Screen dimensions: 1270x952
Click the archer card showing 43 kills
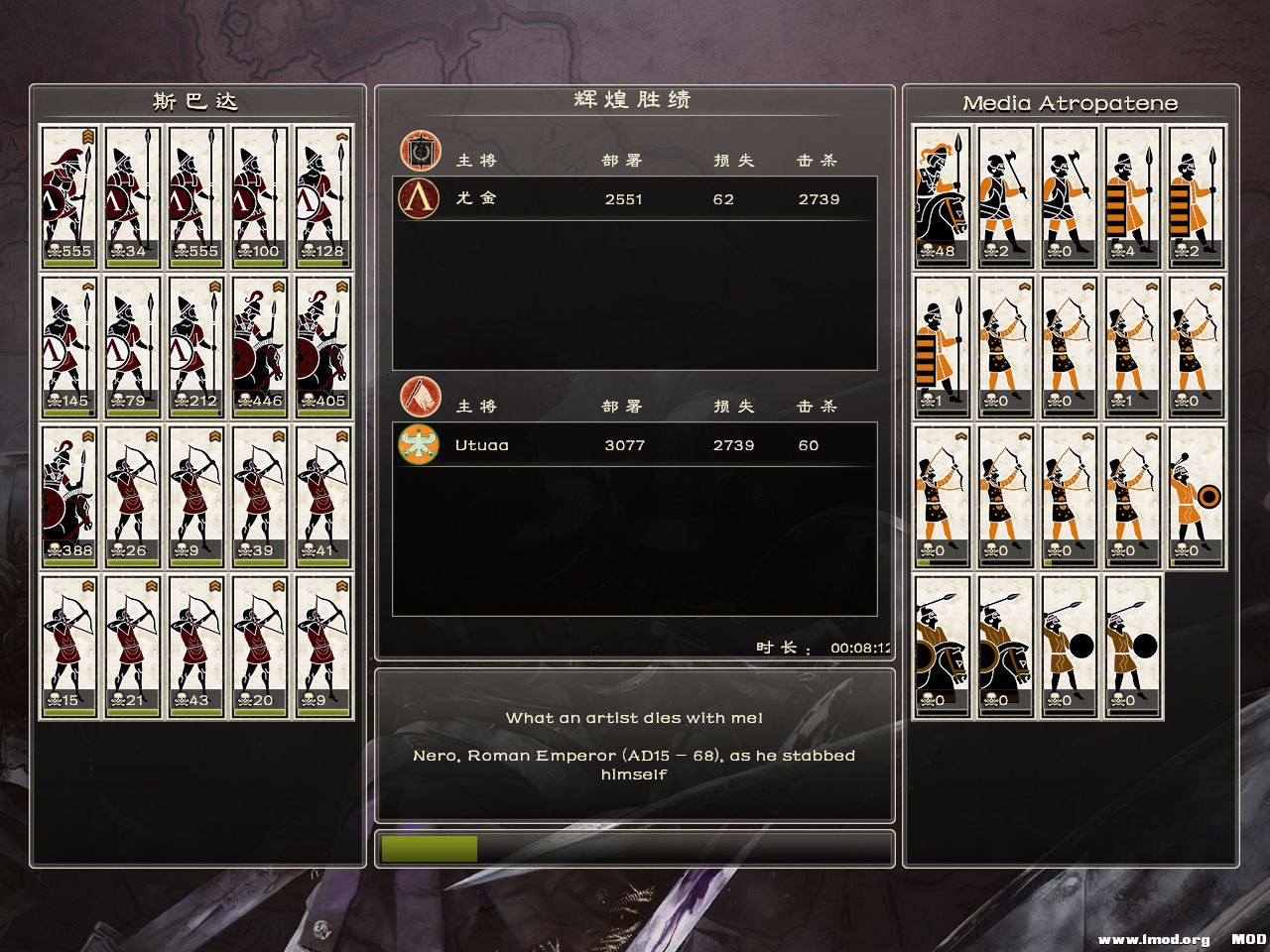tap(195, 647)
